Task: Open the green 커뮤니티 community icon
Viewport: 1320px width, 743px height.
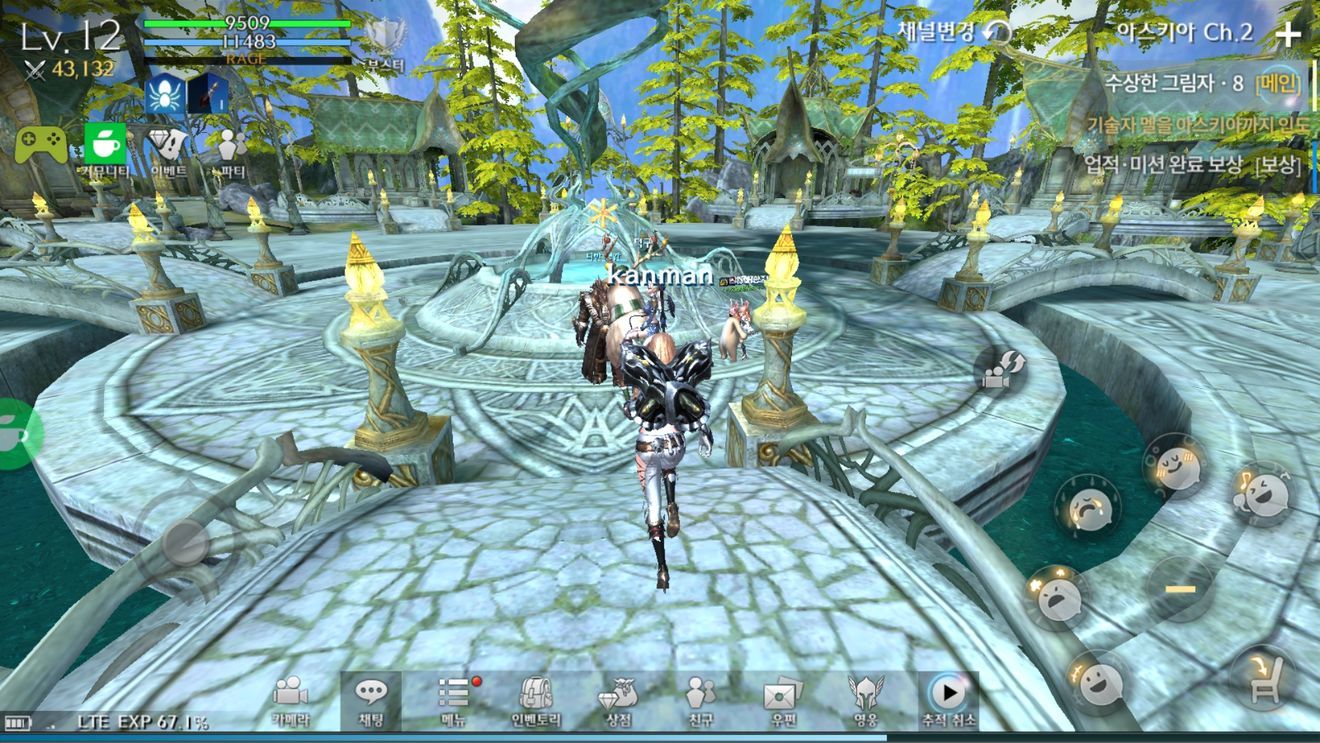Action: (x=105, y=148)
